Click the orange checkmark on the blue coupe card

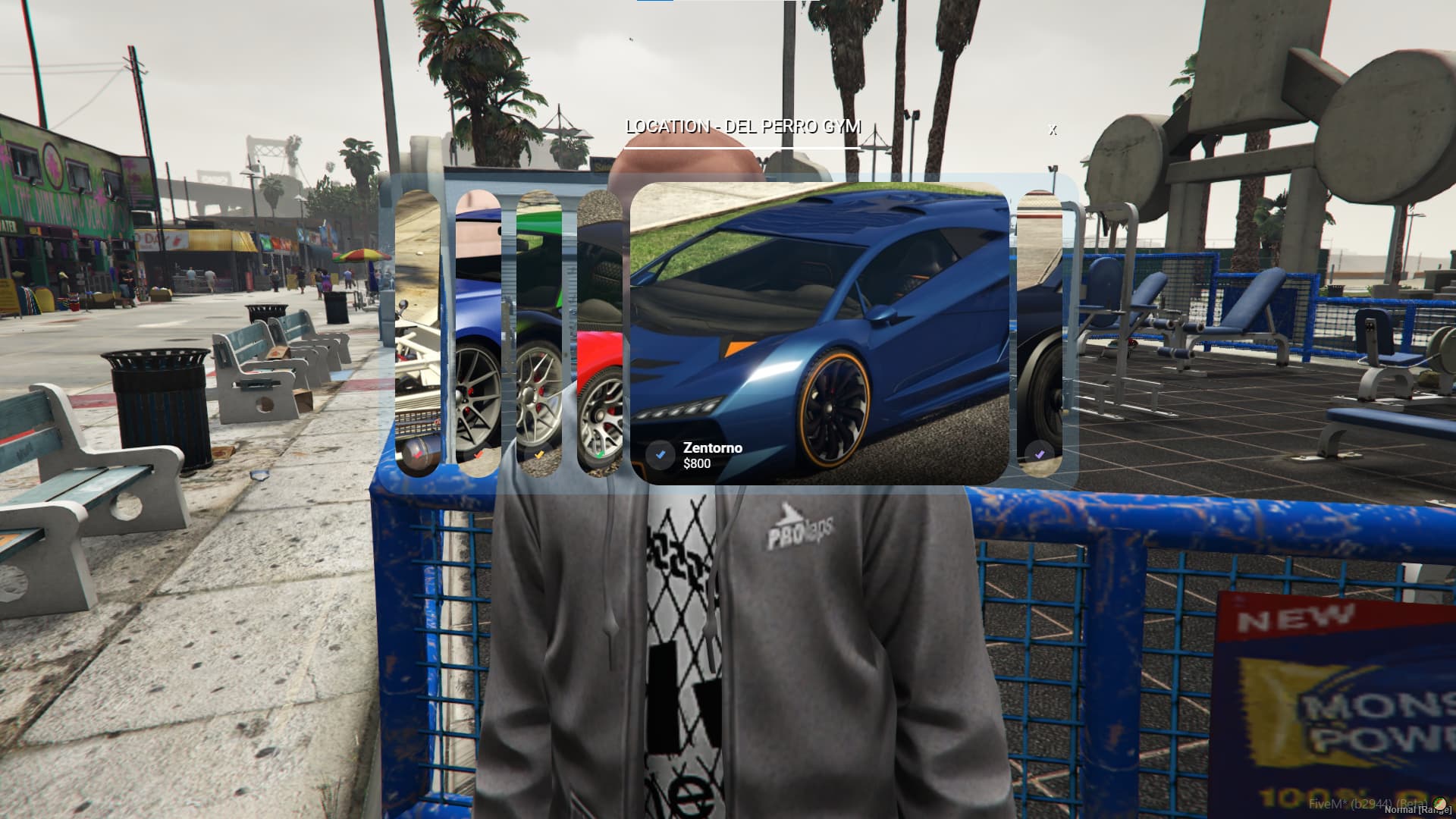click(x=478, y=455)
